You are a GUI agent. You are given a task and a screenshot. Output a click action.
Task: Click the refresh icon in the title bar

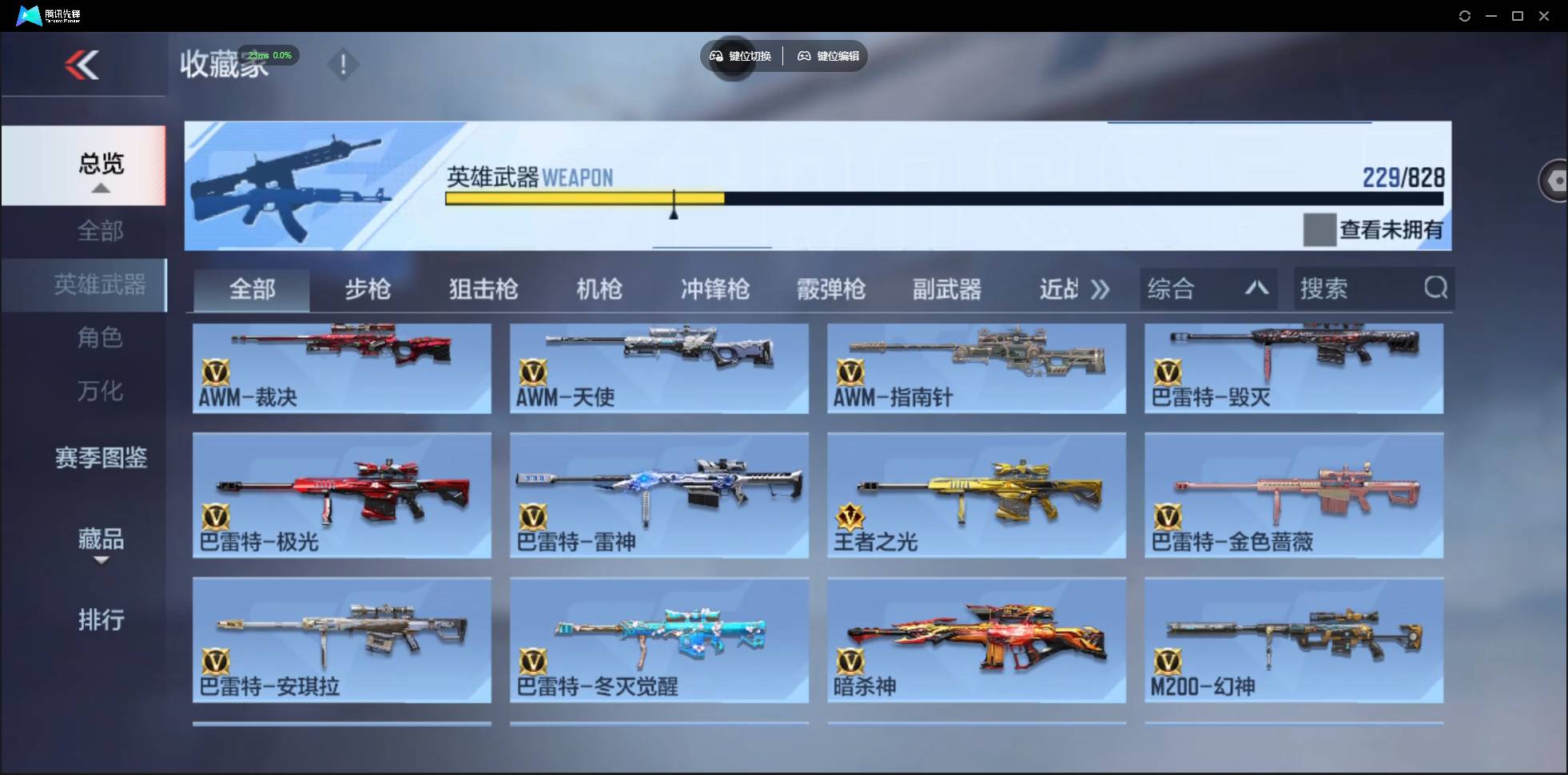1466,15
